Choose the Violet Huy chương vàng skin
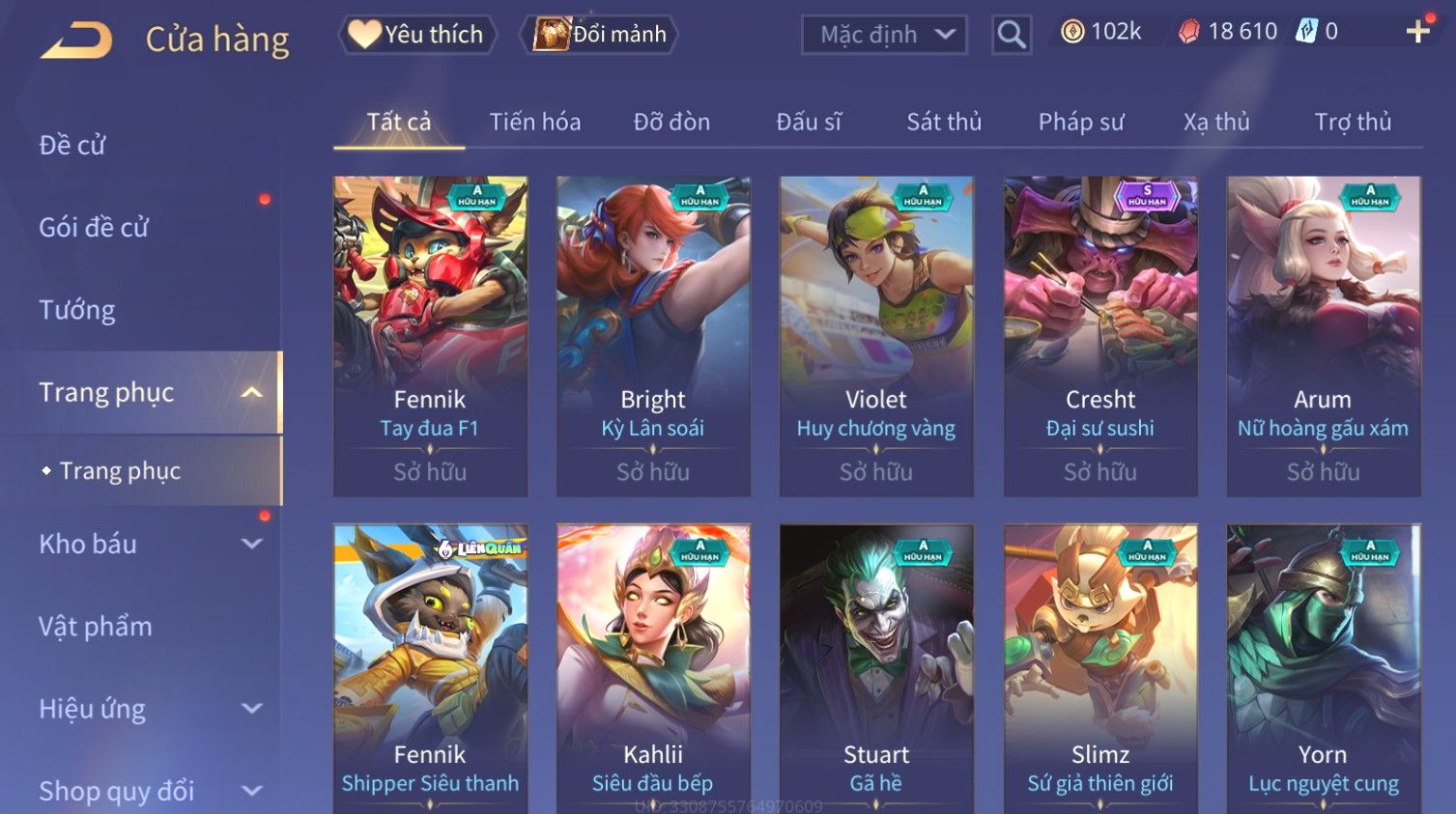 coord(876,335)
